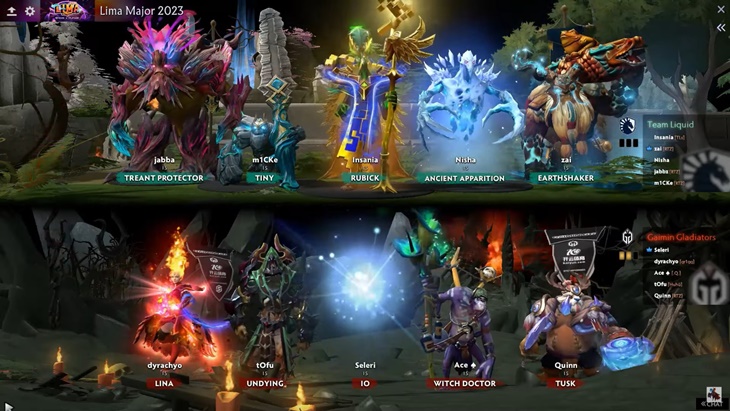The width and height of the screenshot is (730, 411).
Task: Click the upload arrow icon
Action: coord(11,11)
